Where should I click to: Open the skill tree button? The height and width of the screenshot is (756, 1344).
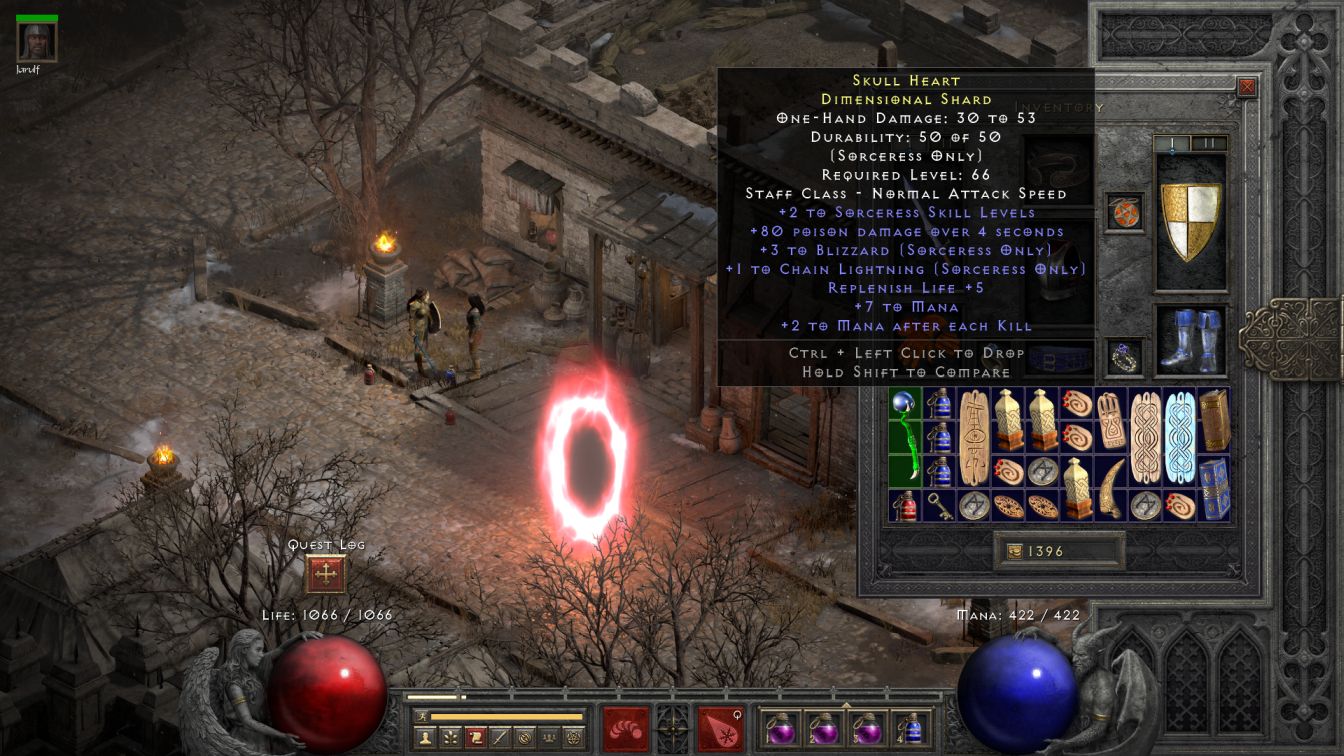point(452,737)
